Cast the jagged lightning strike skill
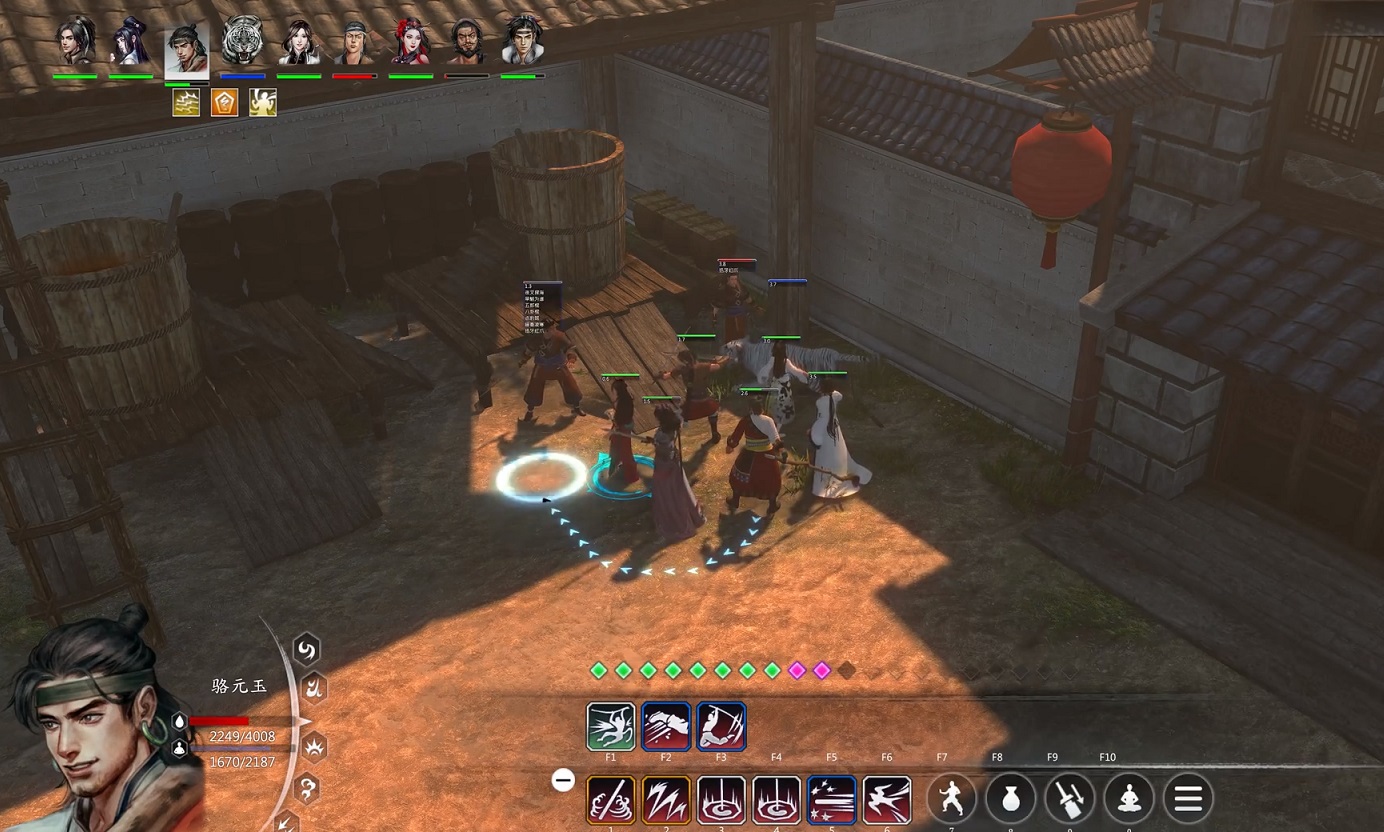This screenshot has height=832, width=1384. pos(666,800)
